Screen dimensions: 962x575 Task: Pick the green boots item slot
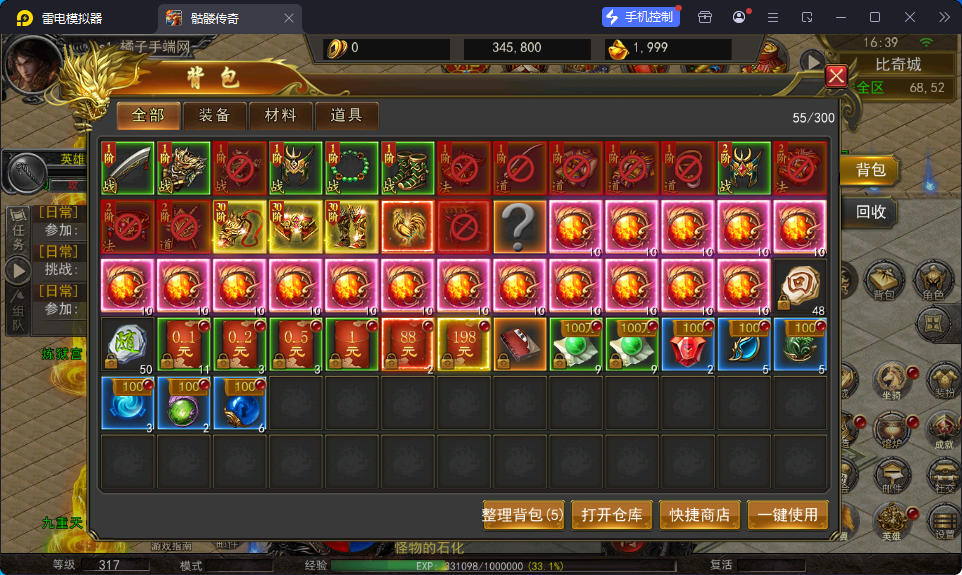[407, 168]
